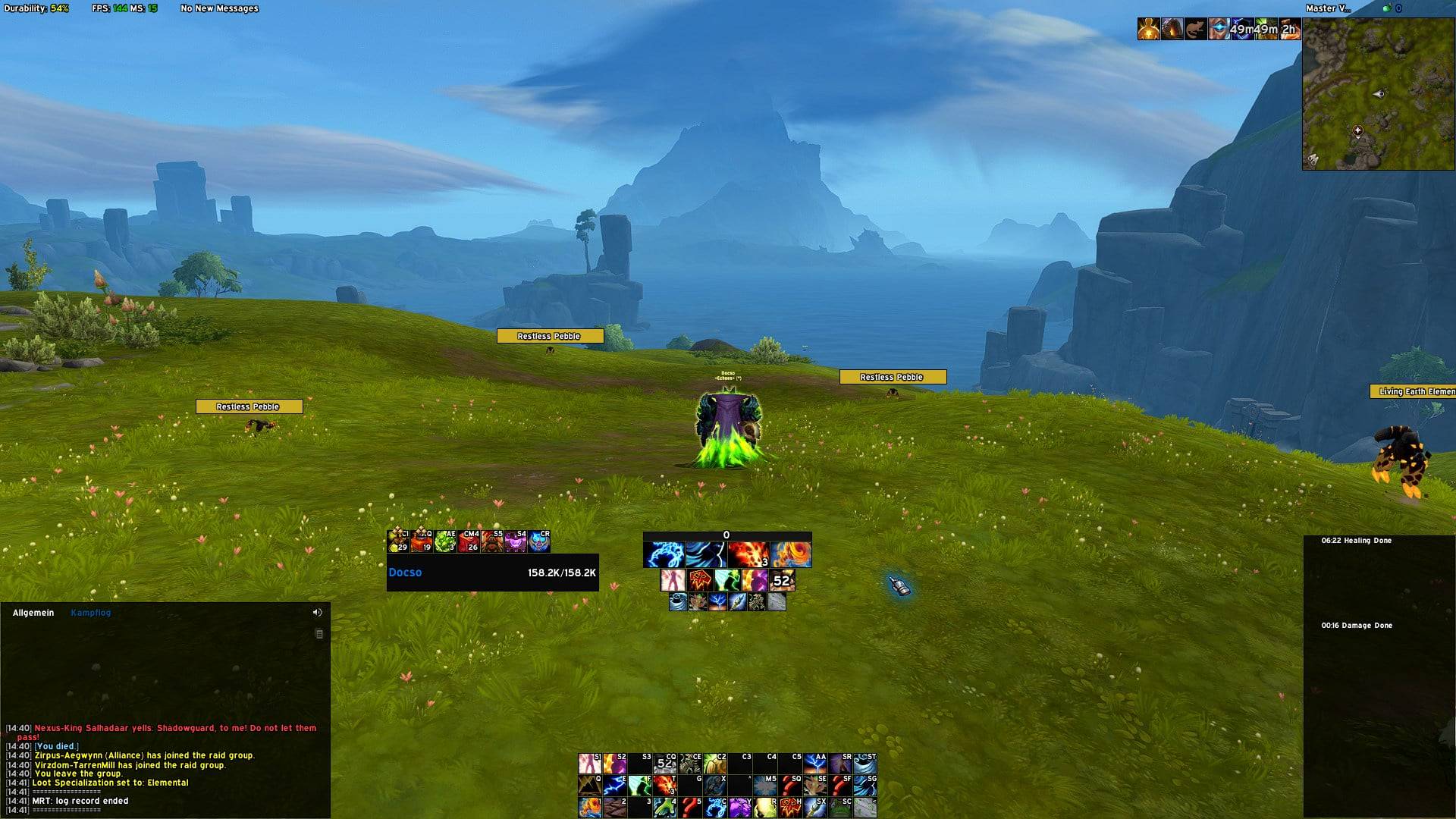Trigger the lightning ability on key E
The image size is (1456, 819).
tap(615, 785)
